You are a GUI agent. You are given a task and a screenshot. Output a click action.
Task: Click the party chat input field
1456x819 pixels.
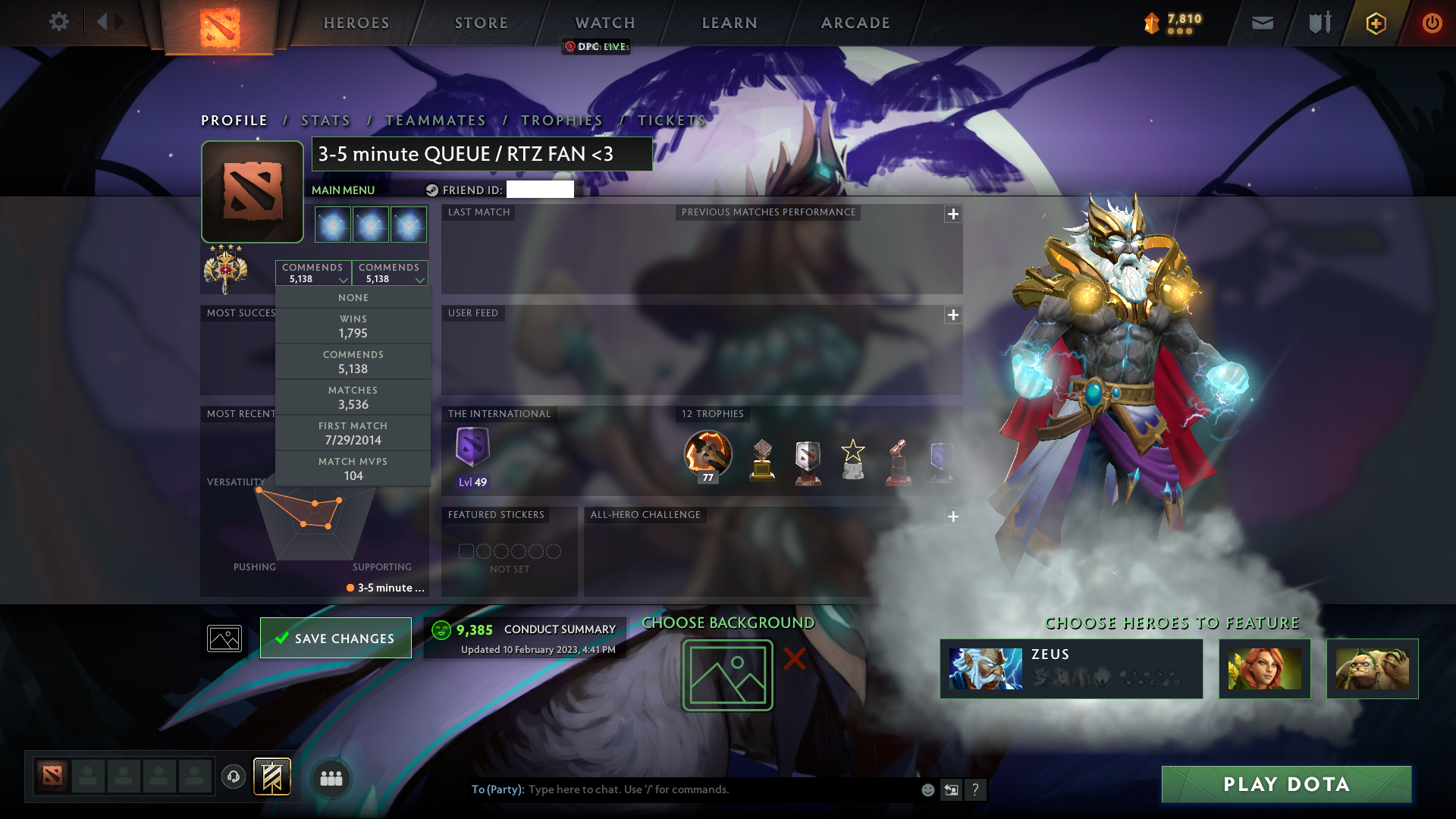(682, 789)
